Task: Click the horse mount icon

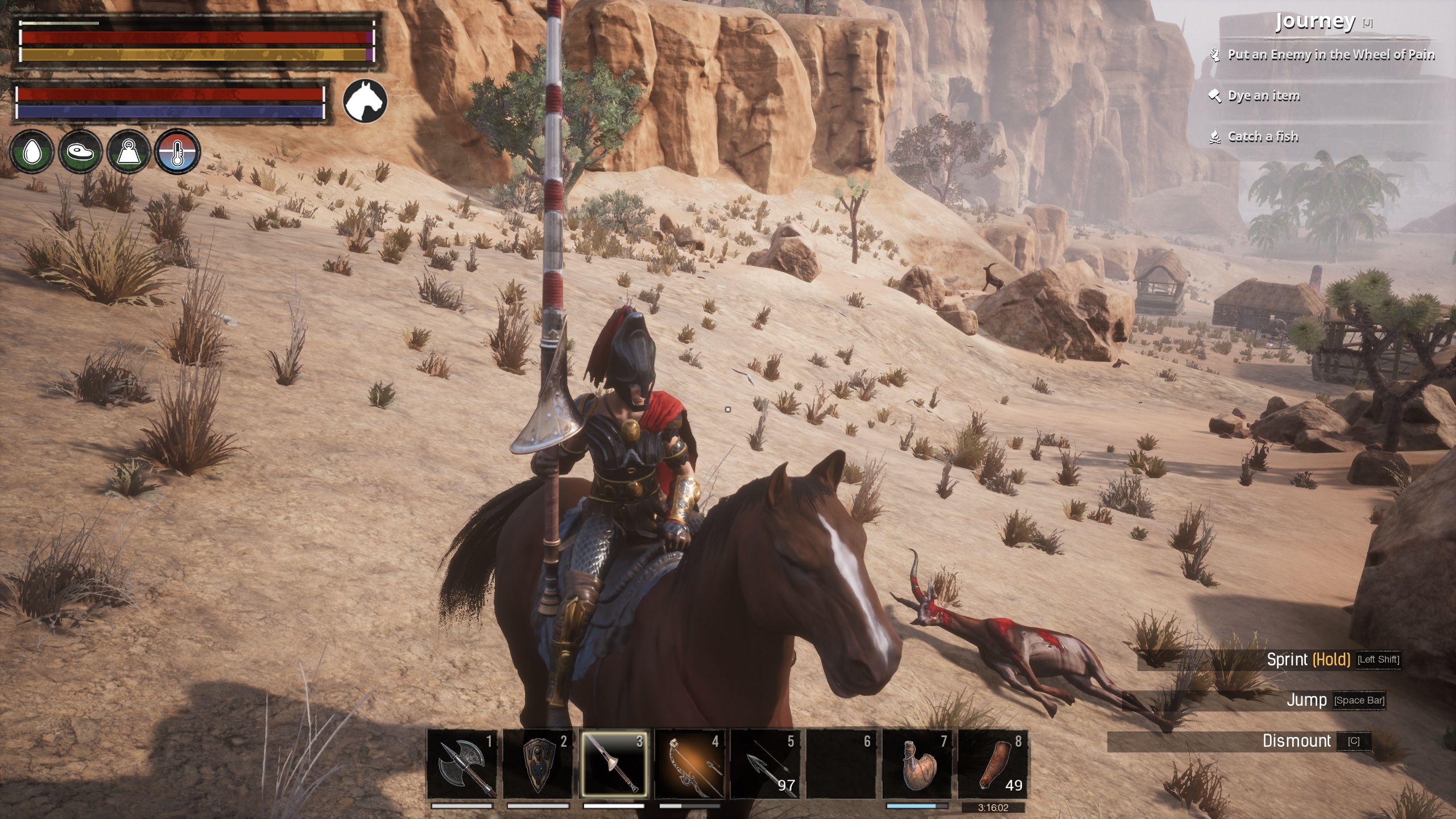Action: tap(365, 101)
